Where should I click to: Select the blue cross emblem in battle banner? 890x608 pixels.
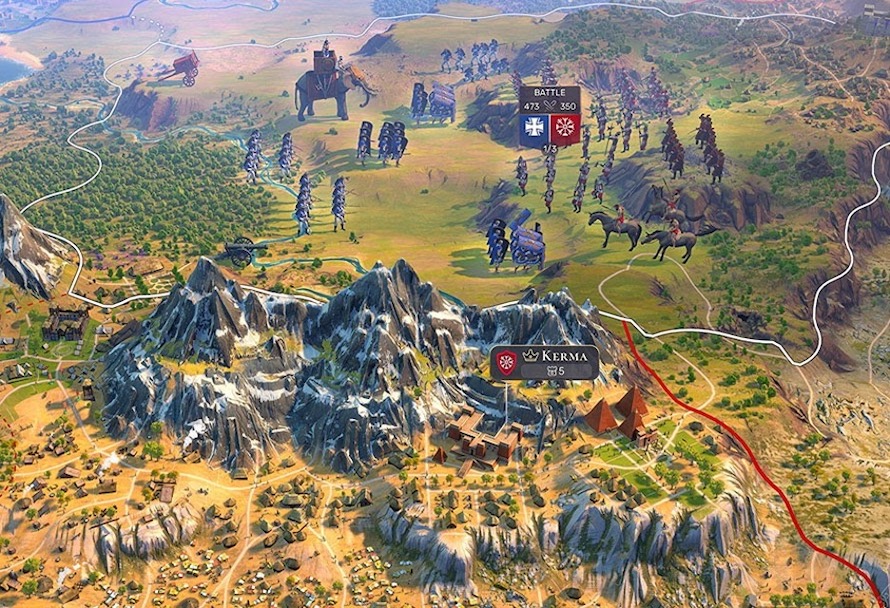[x=534, y=128]
